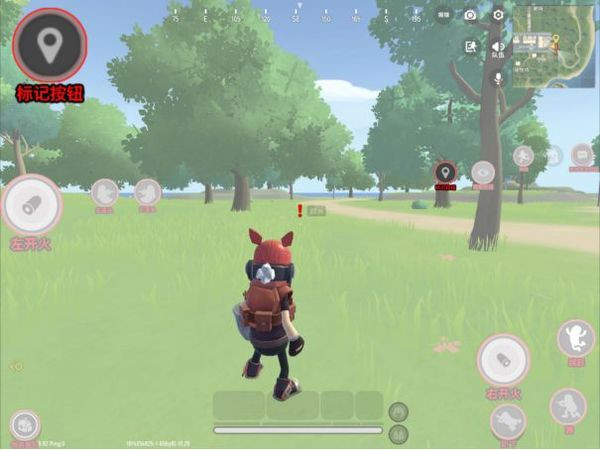Open the settings gear icon

[498, 15]
